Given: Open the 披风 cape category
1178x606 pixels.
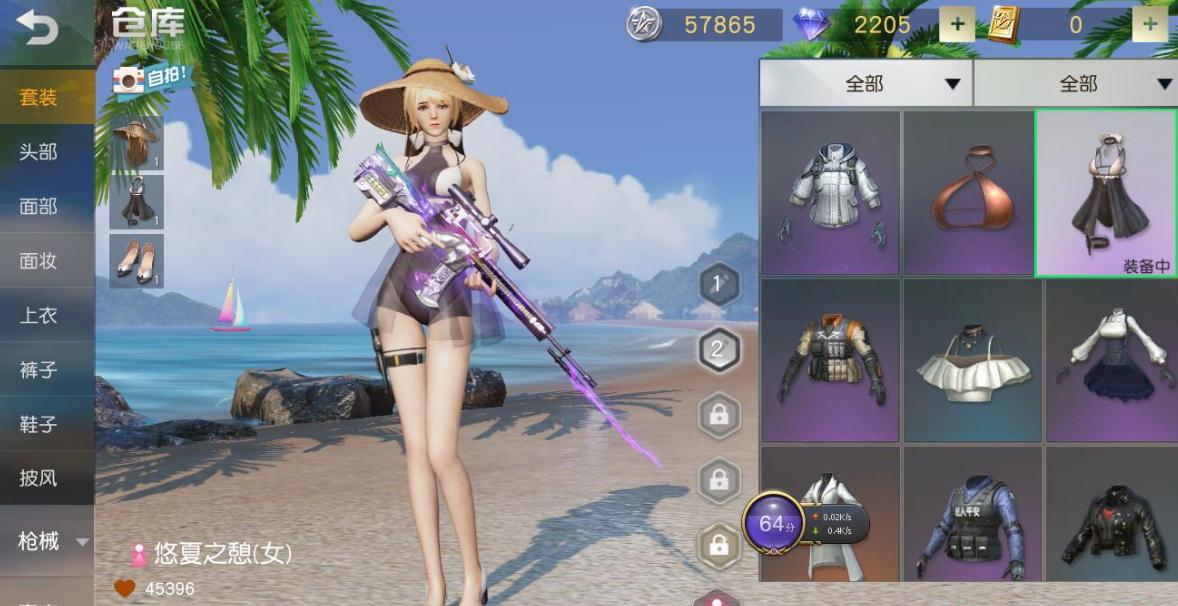Looking at the screenshot, I should click(39, 478).
